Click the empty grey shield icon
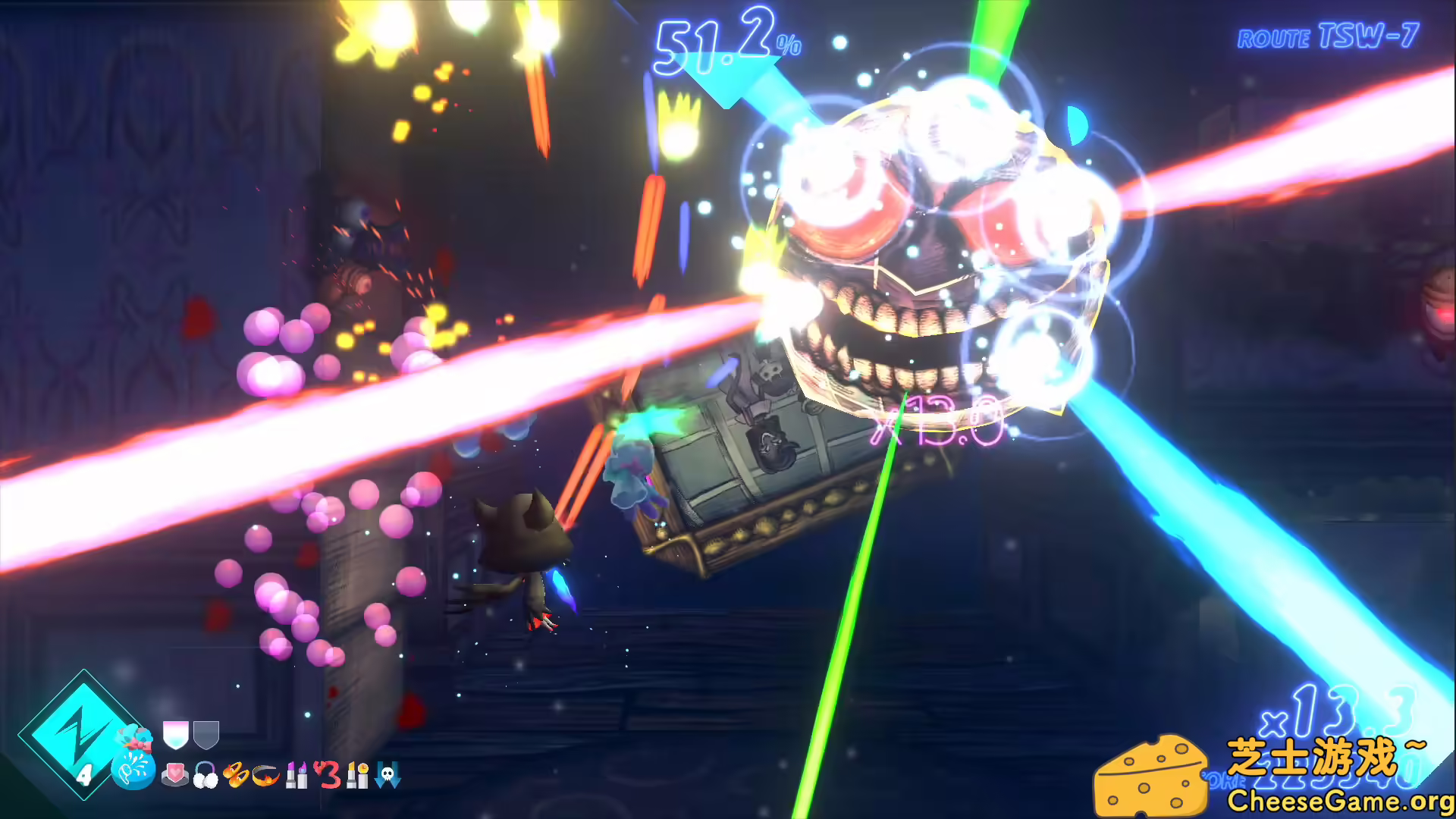 point(206,734)
